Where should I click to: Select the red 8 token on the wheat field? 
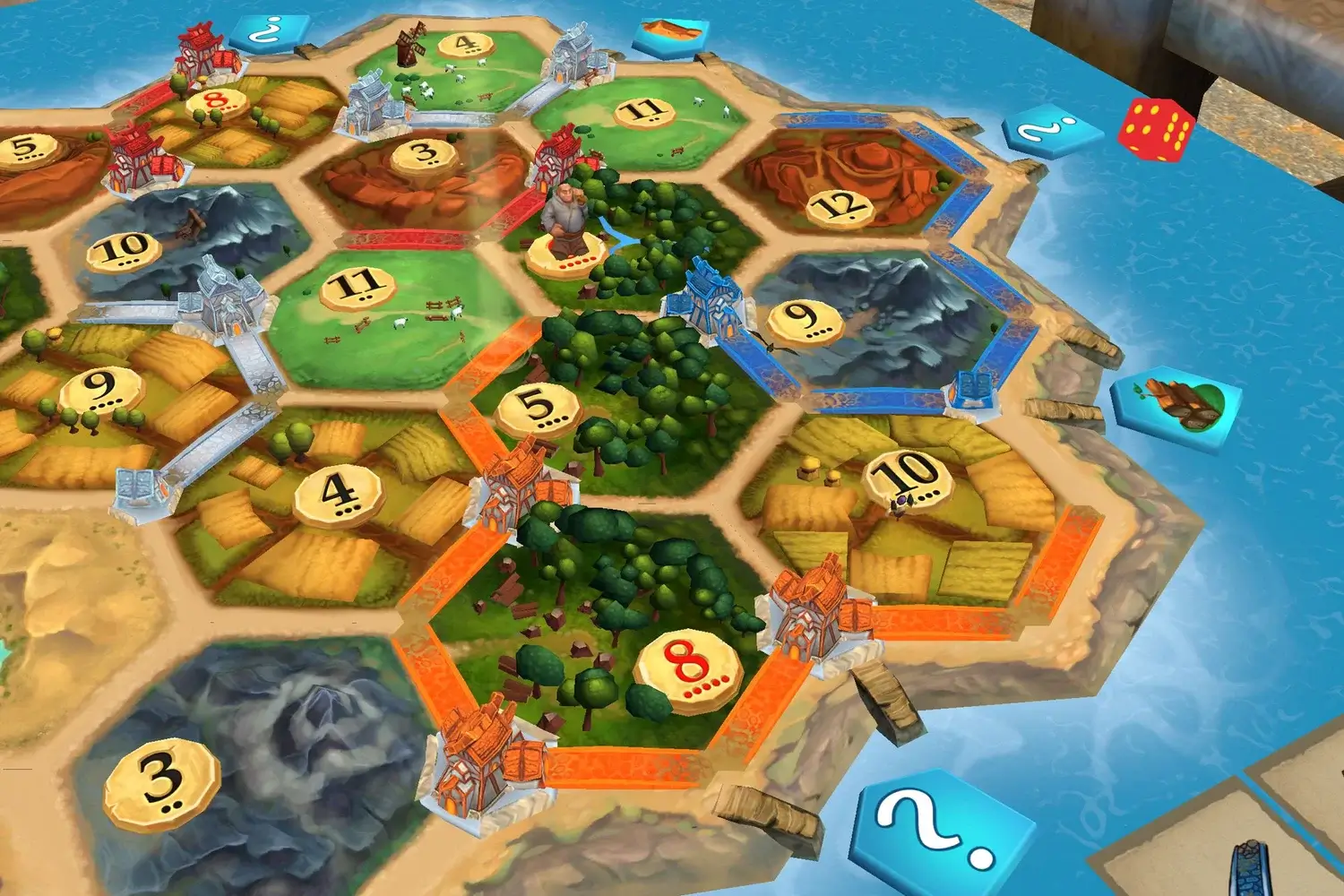click(x=215, y=101)
